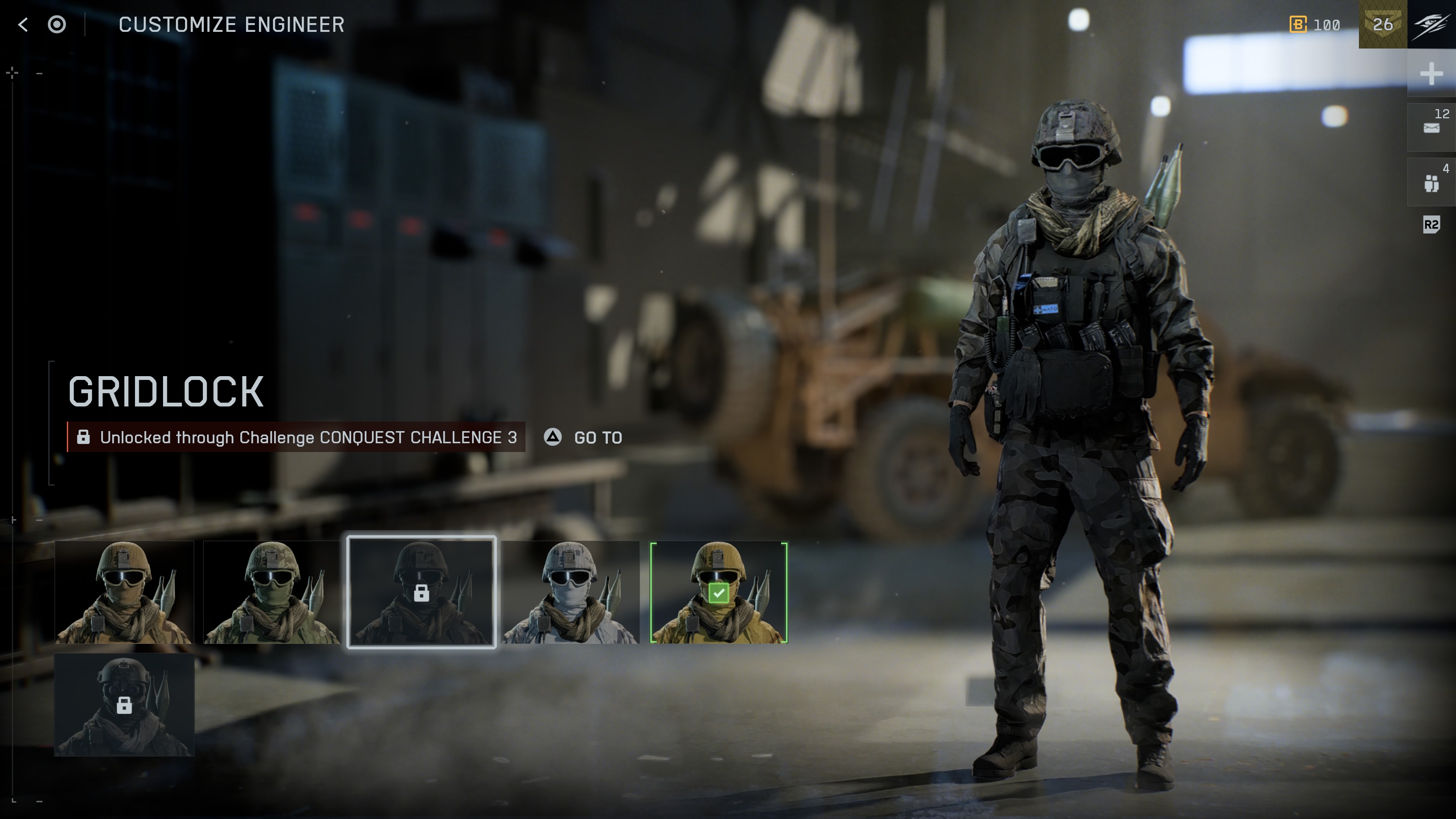
Task: Open the 100 coin currency balance
Action: click(1315, 25)
